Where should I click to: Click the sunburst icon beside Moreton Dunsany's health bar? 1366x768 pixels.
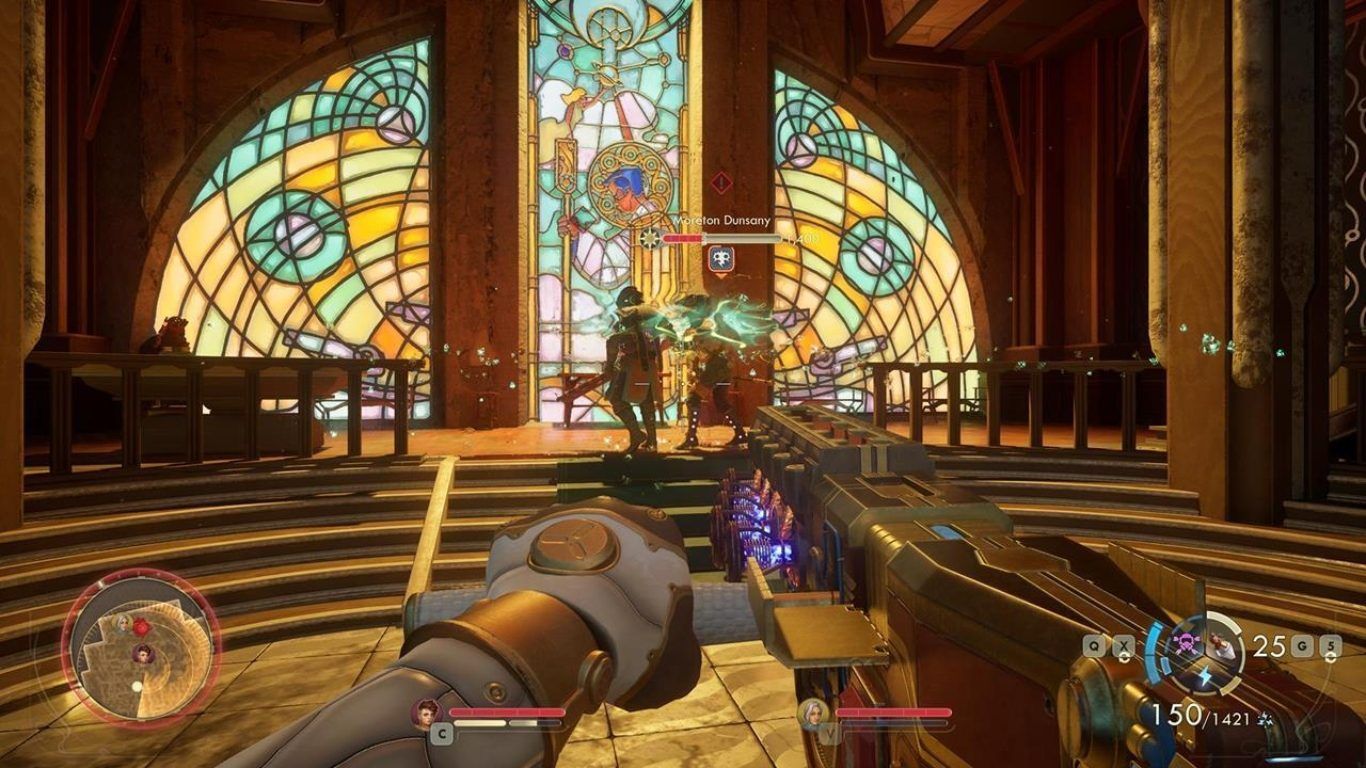(x=650, y=238)
